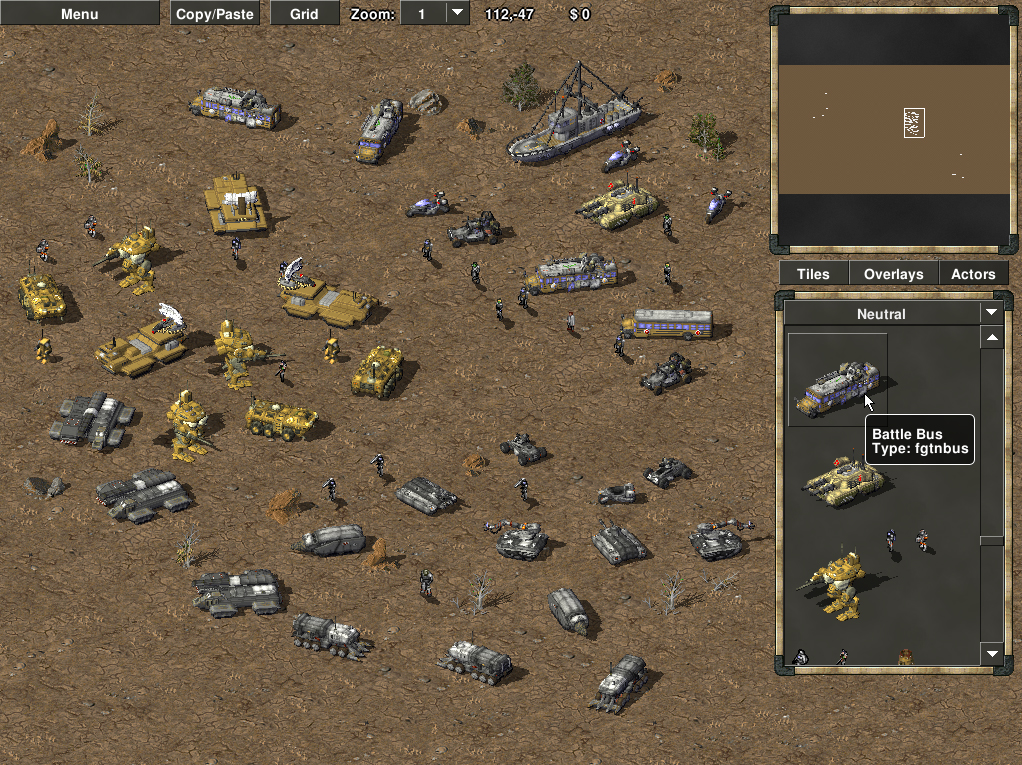Click the actor list down arrow
The width and height of the screenshot is (1022, 765).
(992, 654)
